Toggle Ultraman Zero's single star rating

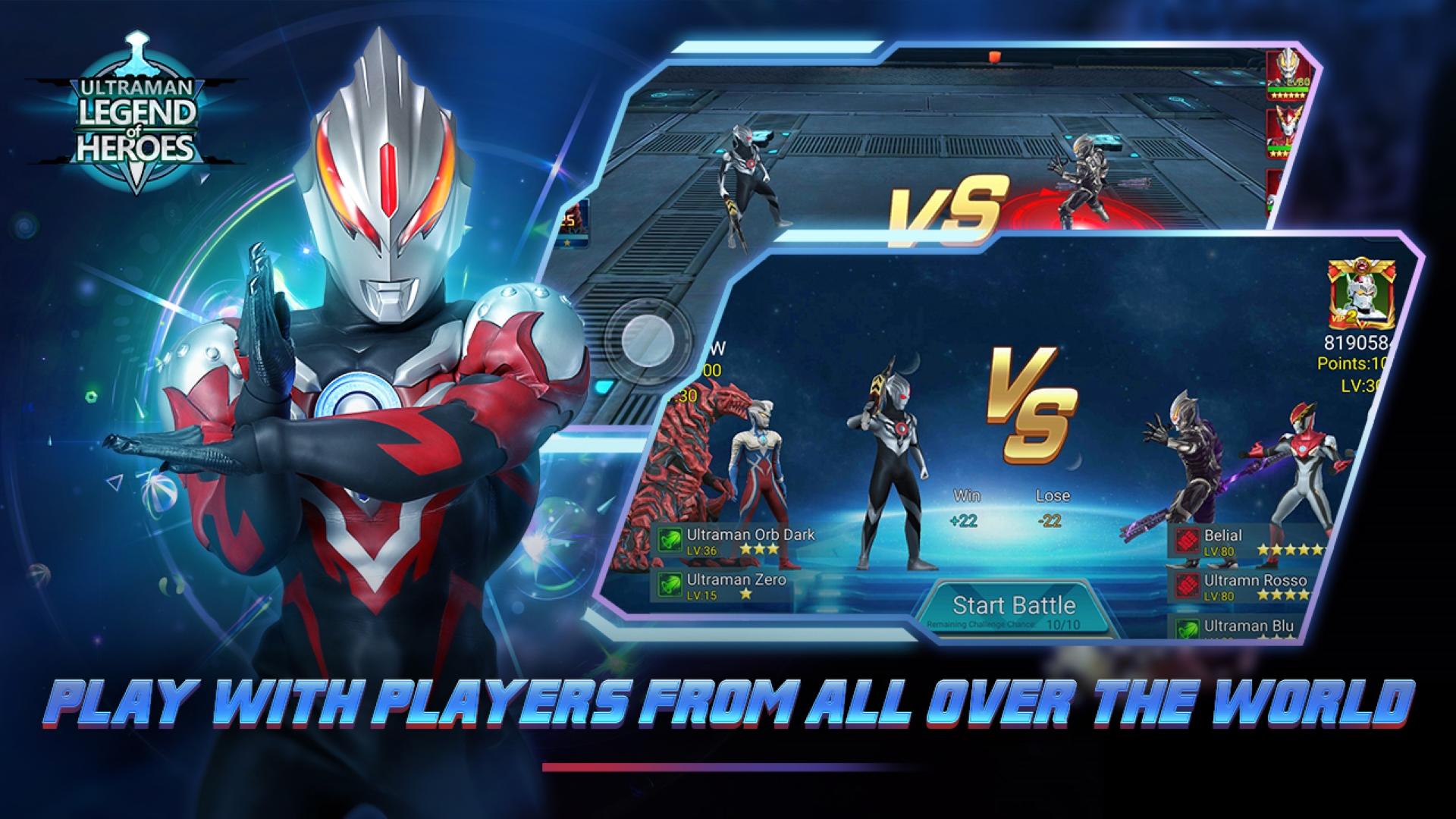click(x=746, y=593)
